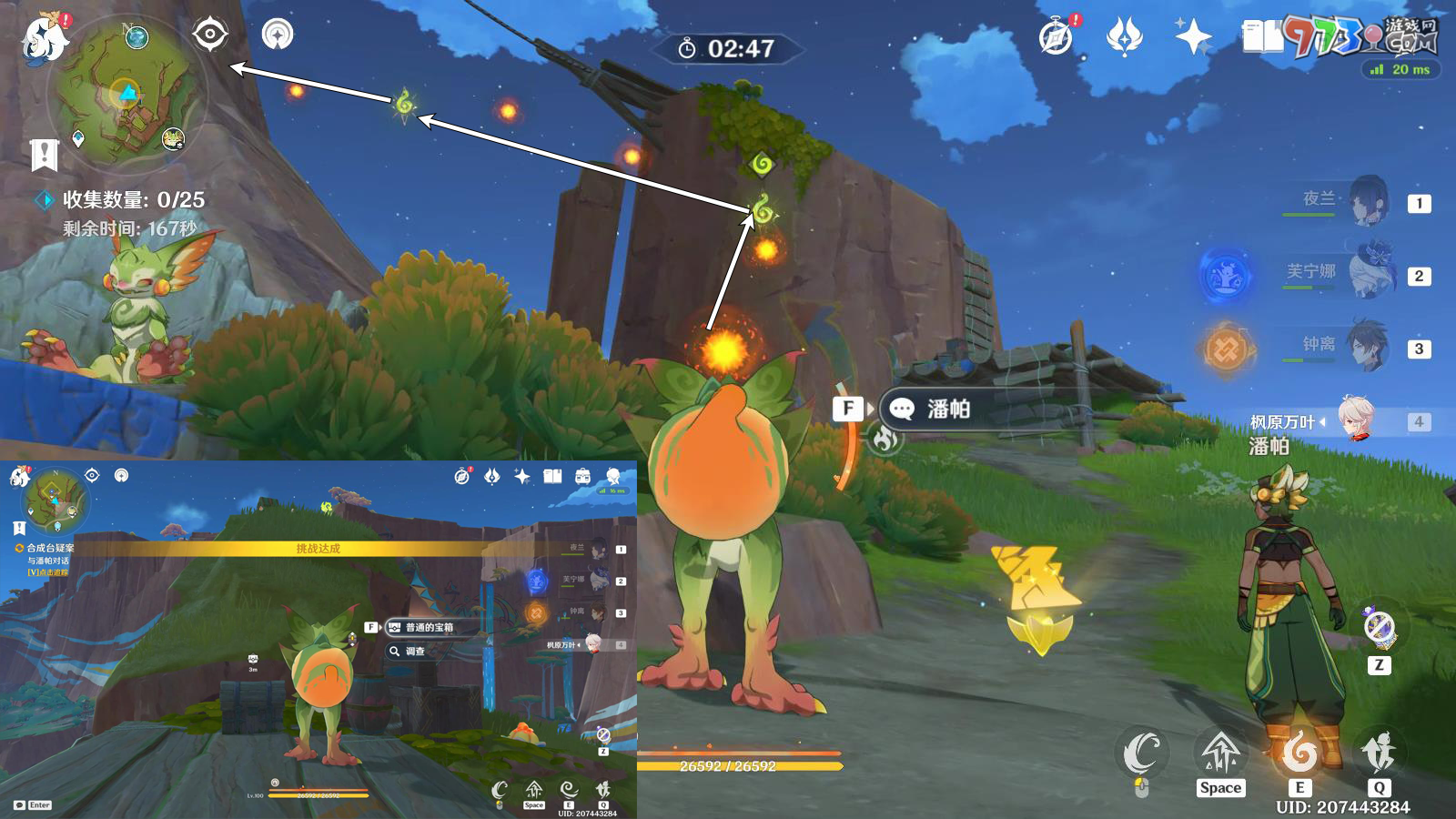The width and height of the screenshot is (1456, 819).
Task: Trigger the elemental burst skill icon
Action: [x=1379, y=752]
